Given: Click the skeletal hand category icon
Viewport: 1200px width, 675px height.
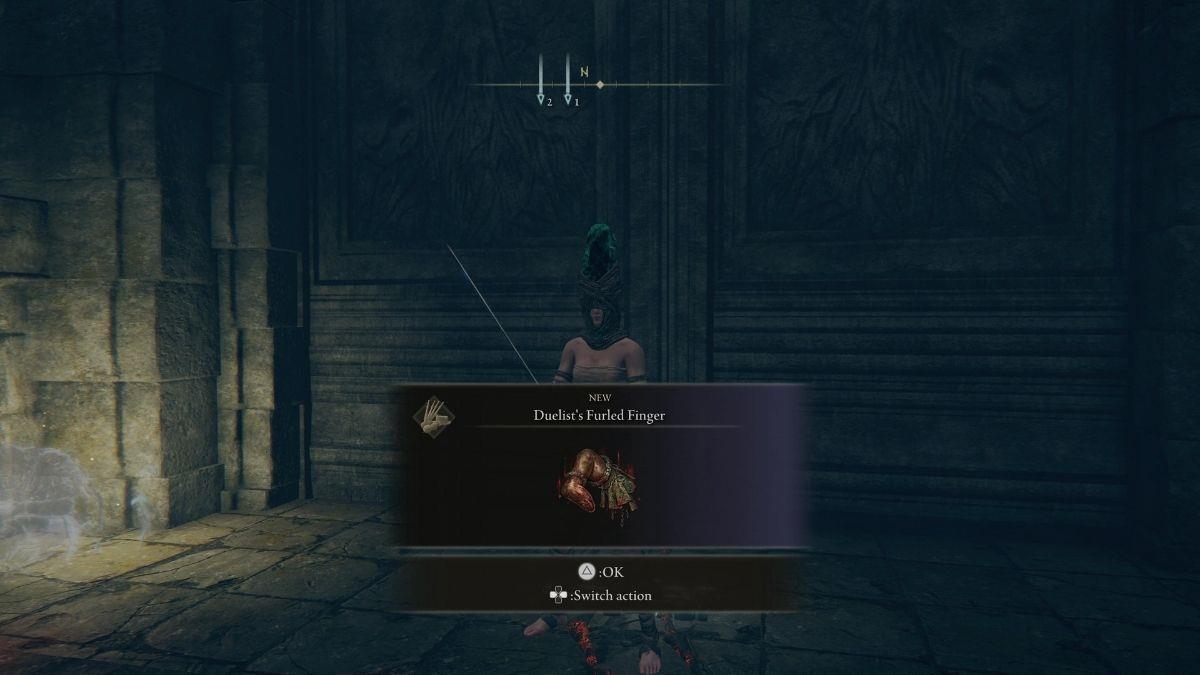Looking at the screenshot, I should point(433,416).
